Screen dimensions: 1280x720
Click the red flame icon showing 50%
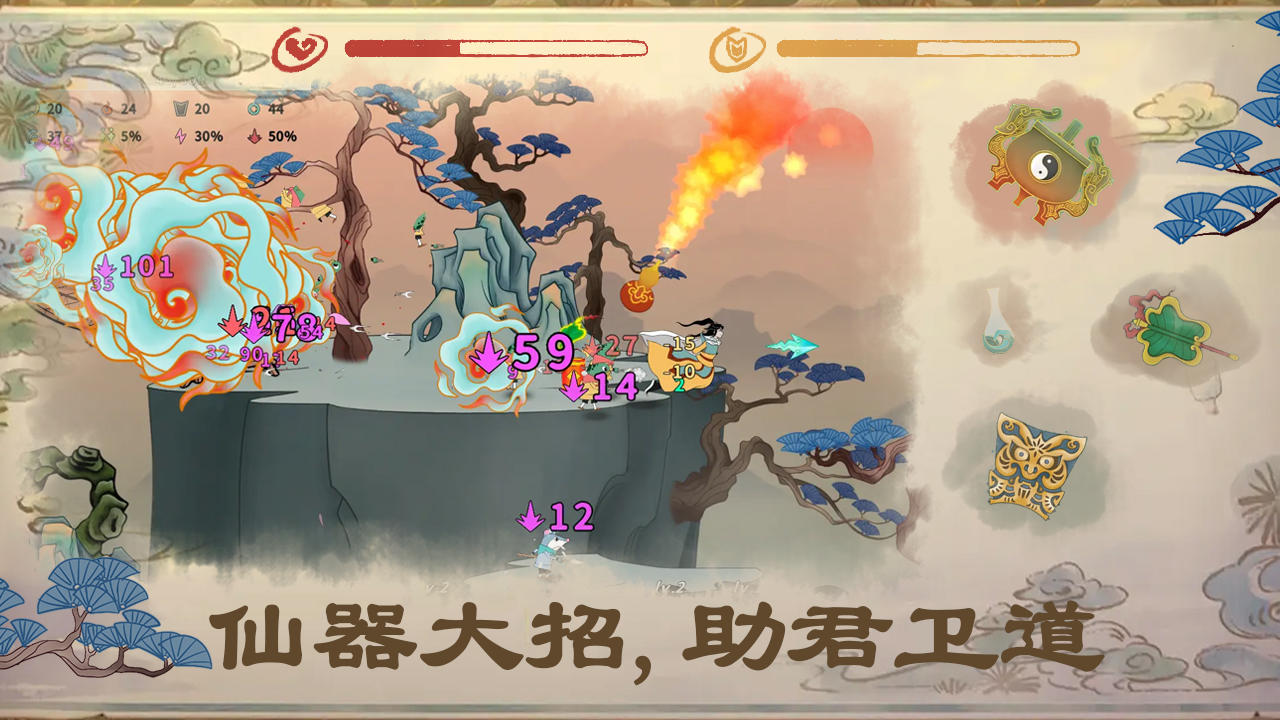(255, 135)
